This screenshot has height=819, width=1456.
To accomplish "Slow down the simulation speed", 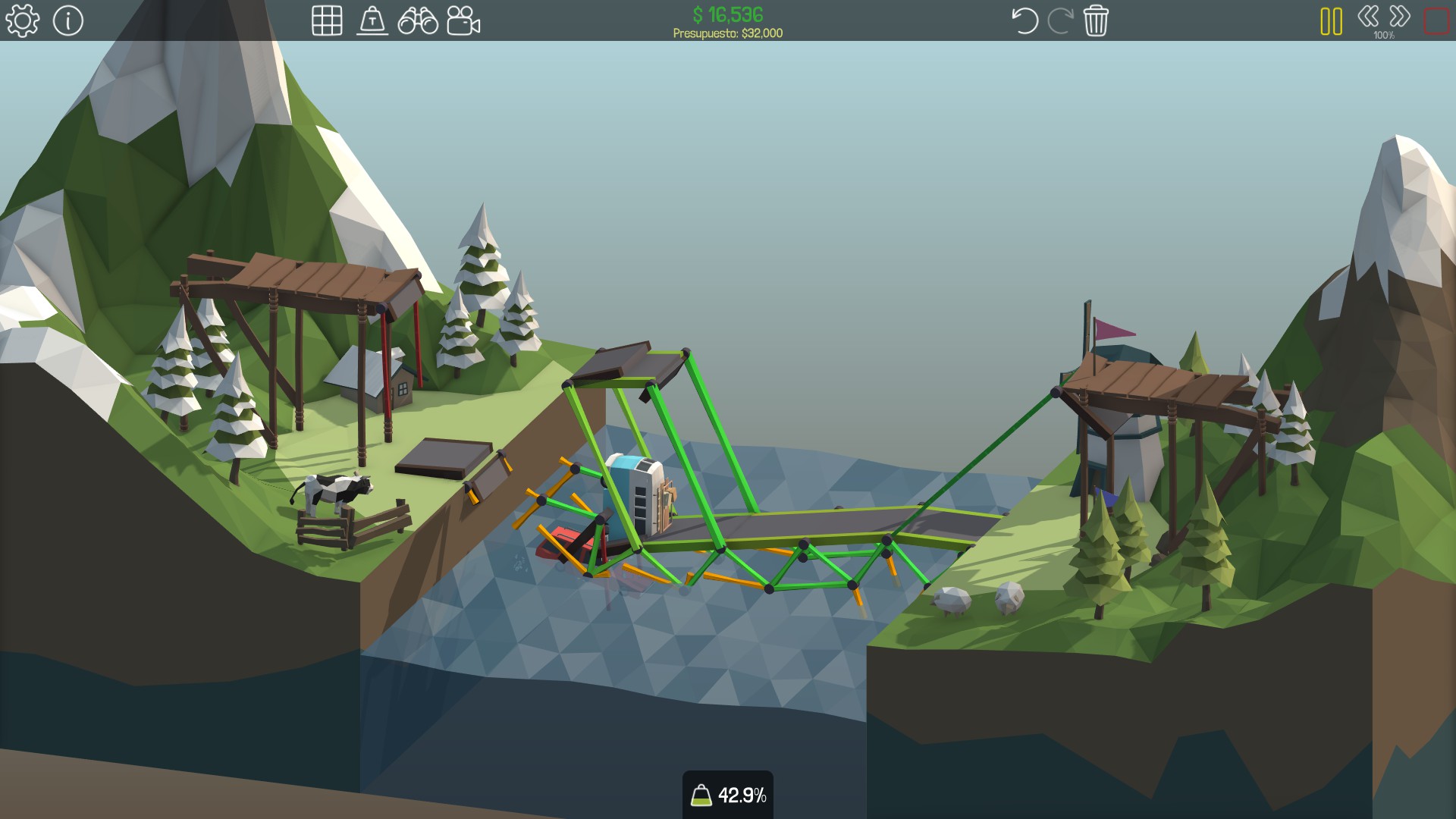I will (1368, 16).
